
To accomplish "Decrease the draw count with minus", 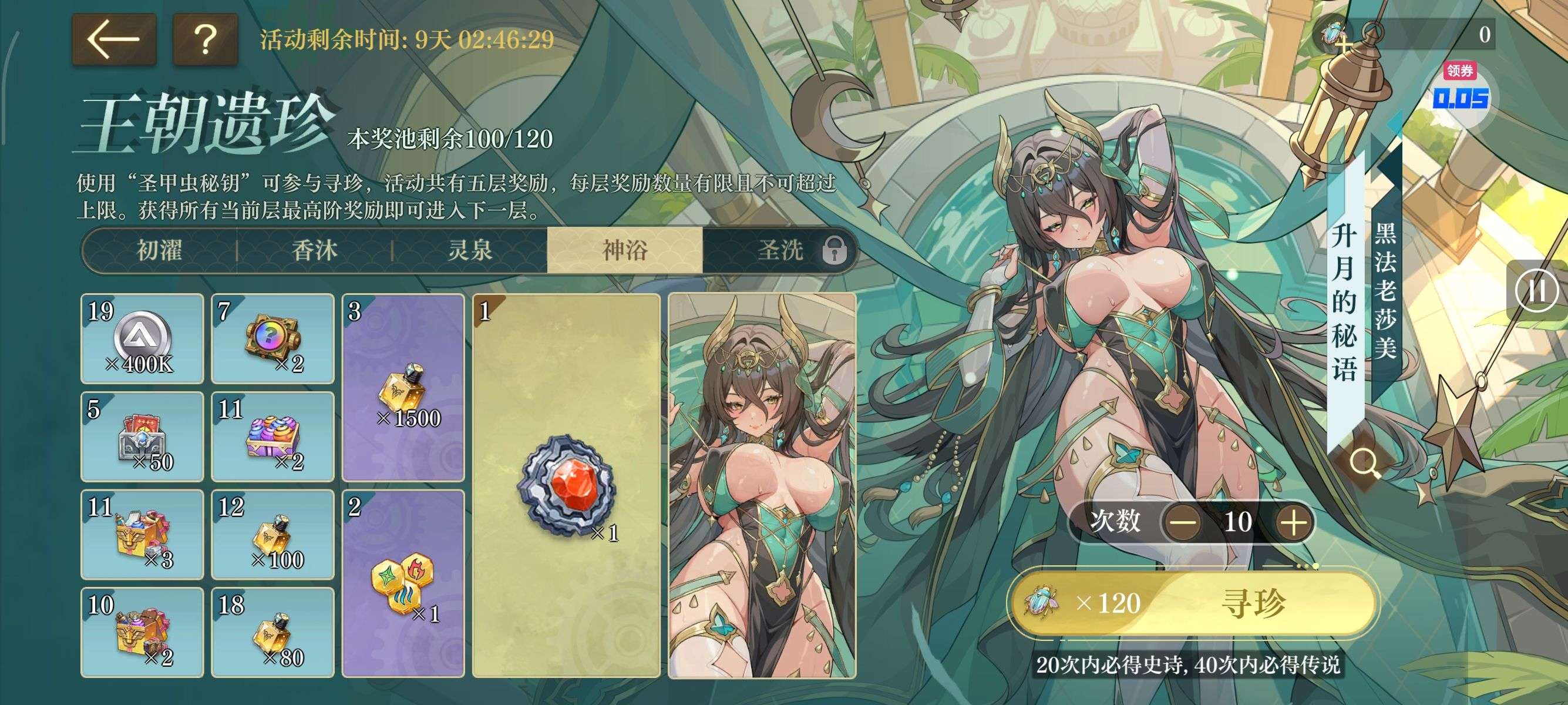I will point(1183,522).
